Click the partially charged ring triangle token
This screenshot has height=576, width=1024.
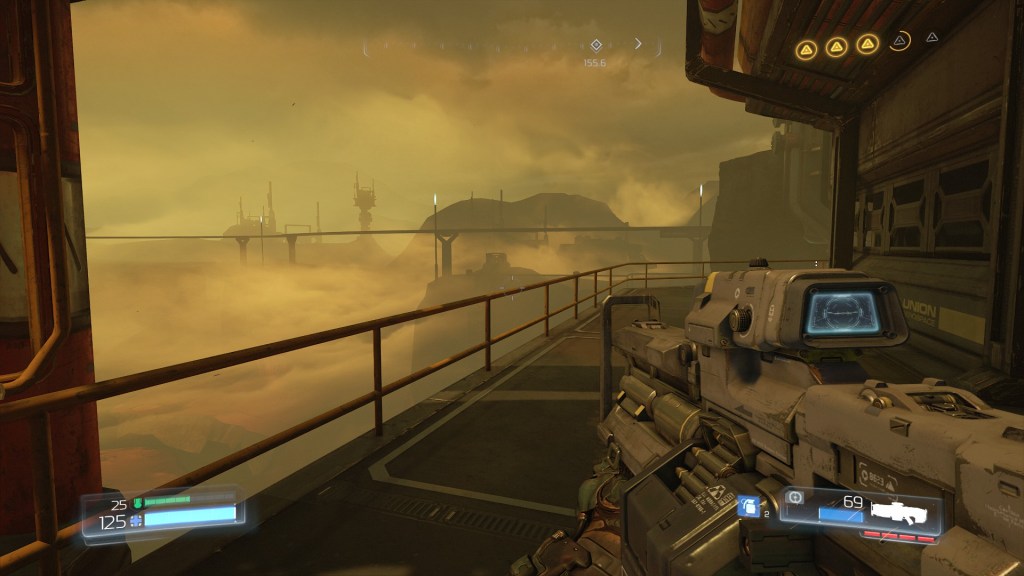click(900, 41)
